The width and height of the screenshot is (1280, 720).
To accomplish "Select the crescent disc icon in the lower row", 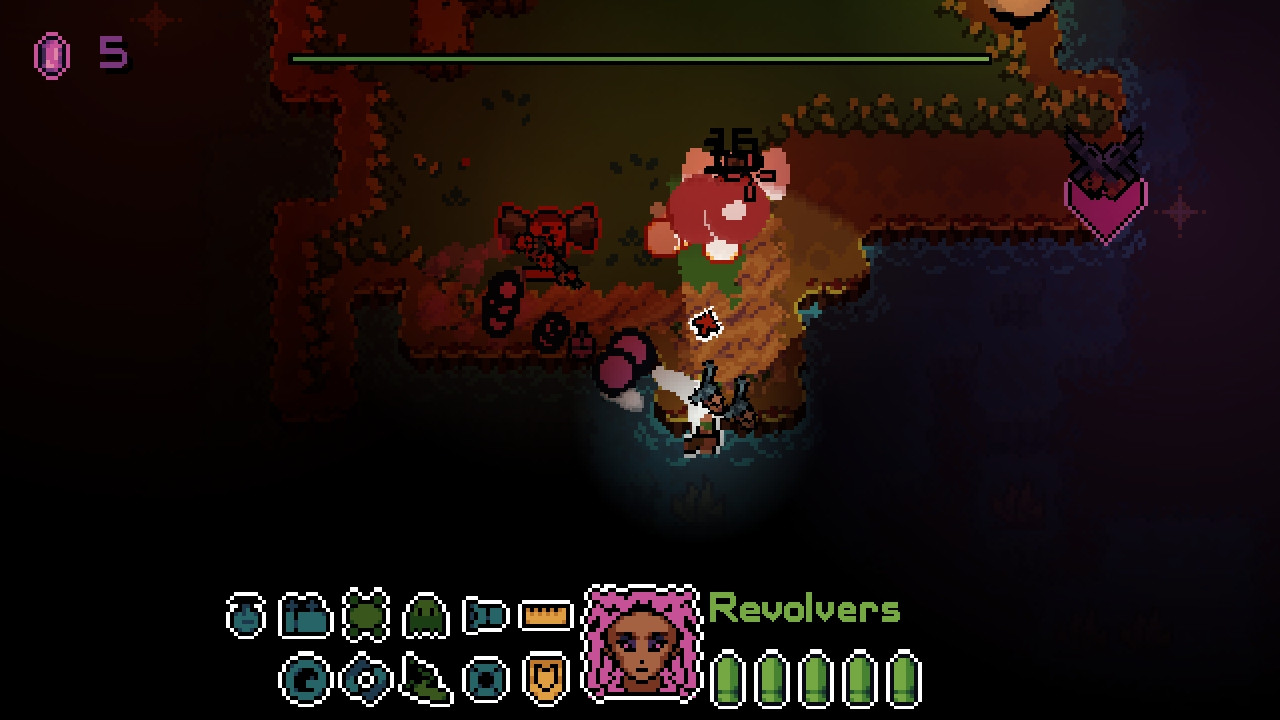I will click(x=306, y=680).
